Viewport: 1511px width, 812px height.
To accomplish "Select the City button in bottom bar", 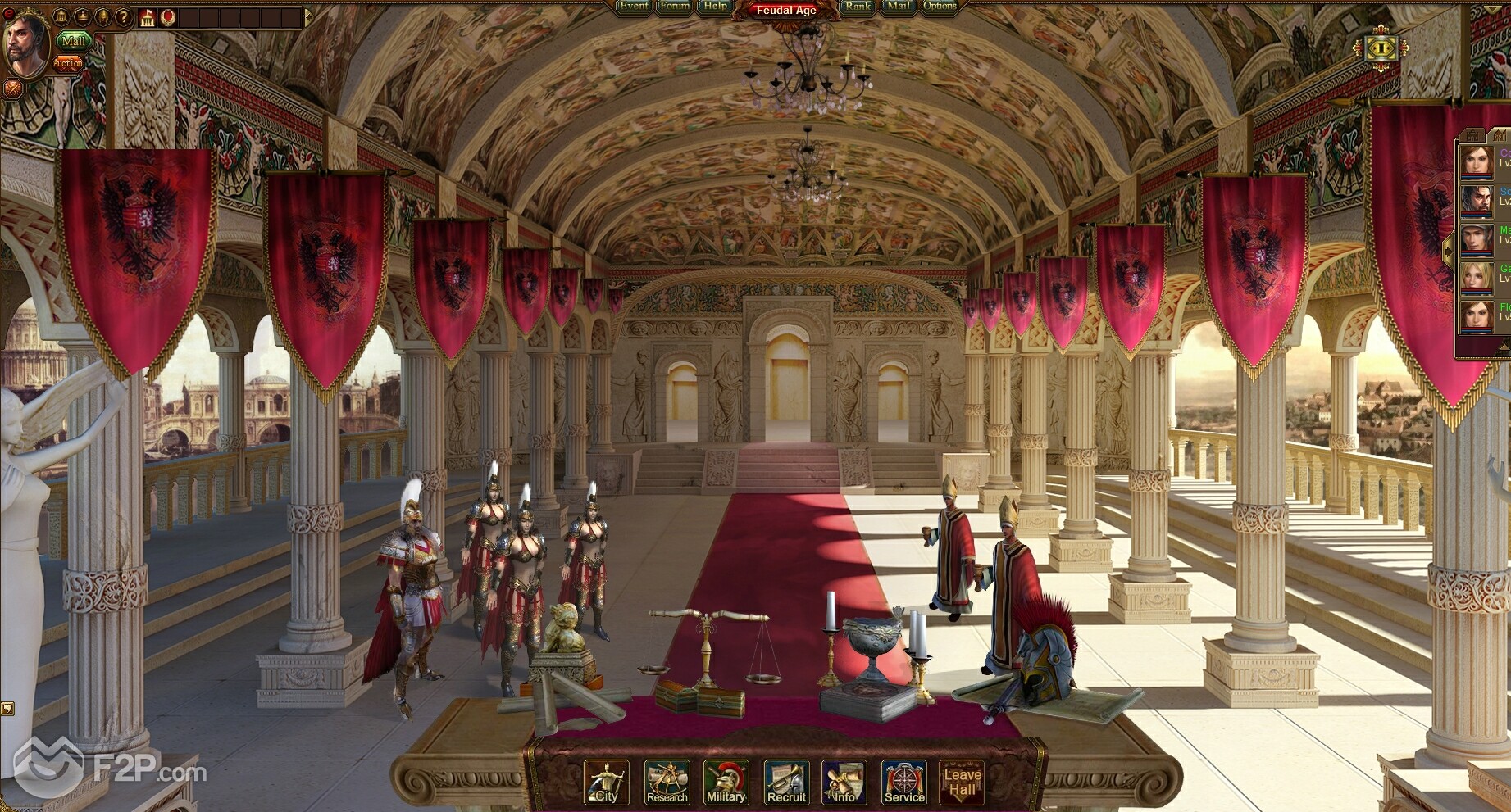I will point(607,783).
